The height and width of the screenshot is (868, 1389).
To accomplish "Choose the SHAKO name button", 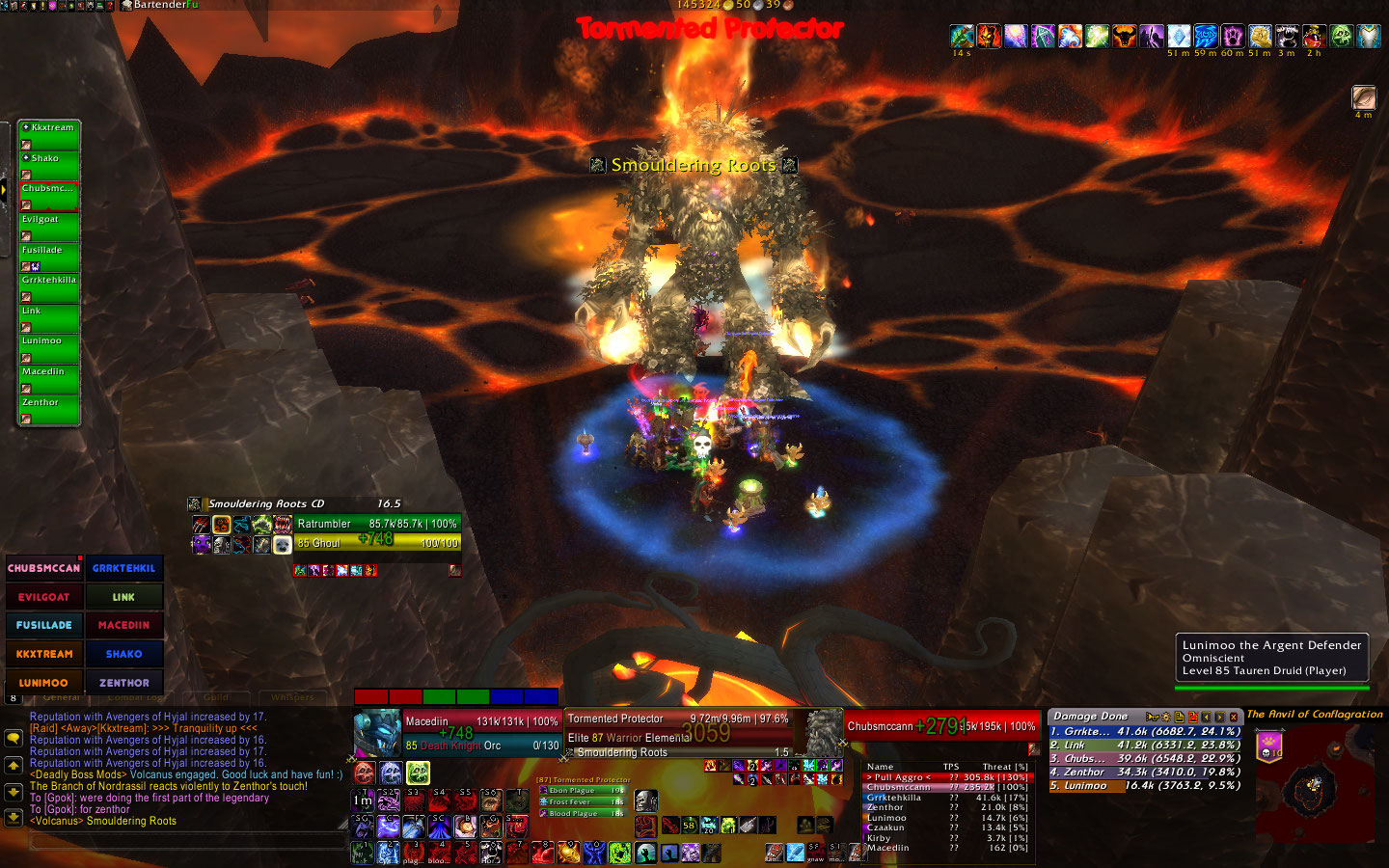I will [124, 654].
